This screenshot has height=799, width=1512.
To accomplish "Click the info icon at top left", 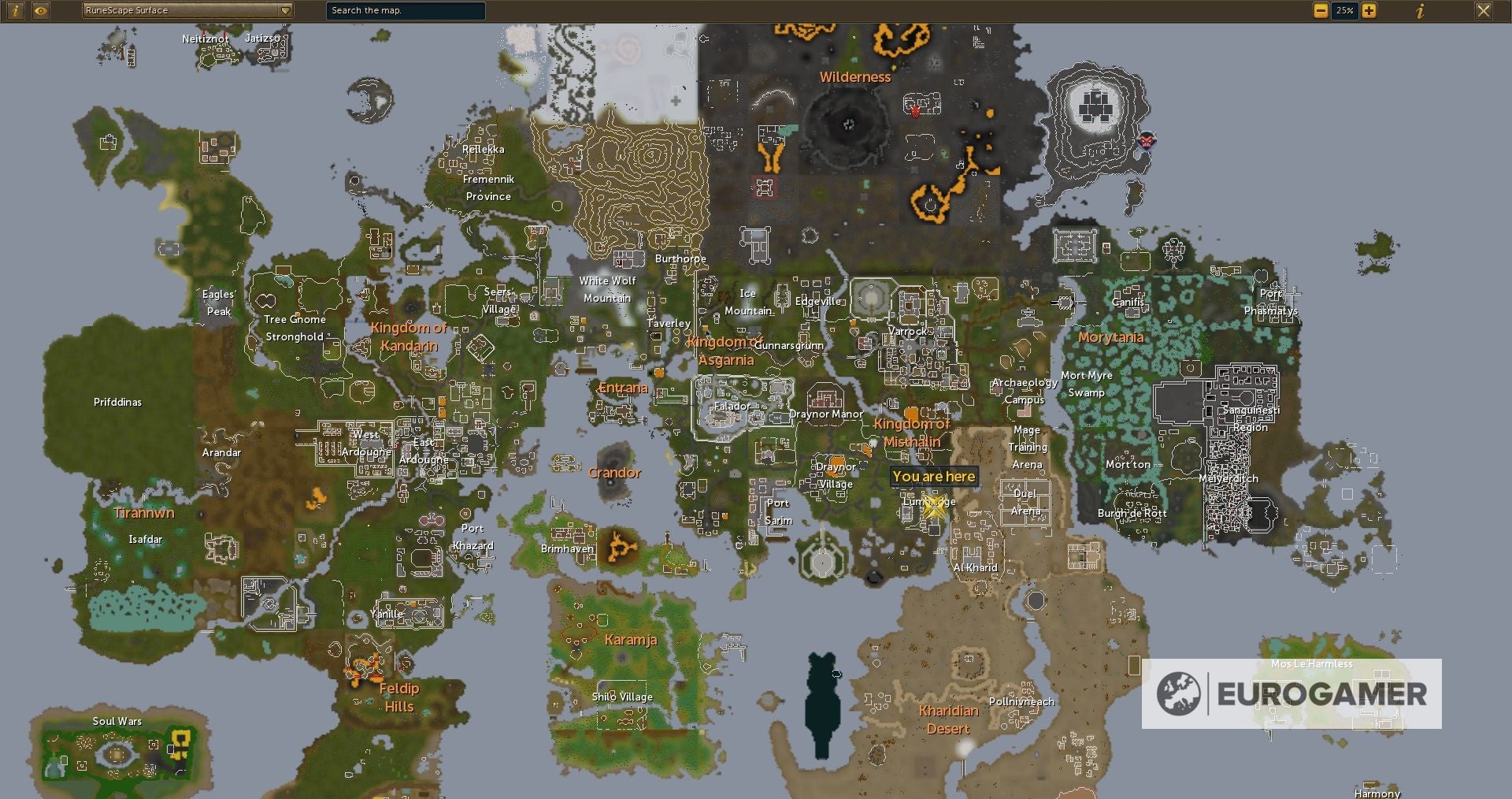I will (14, 11).
